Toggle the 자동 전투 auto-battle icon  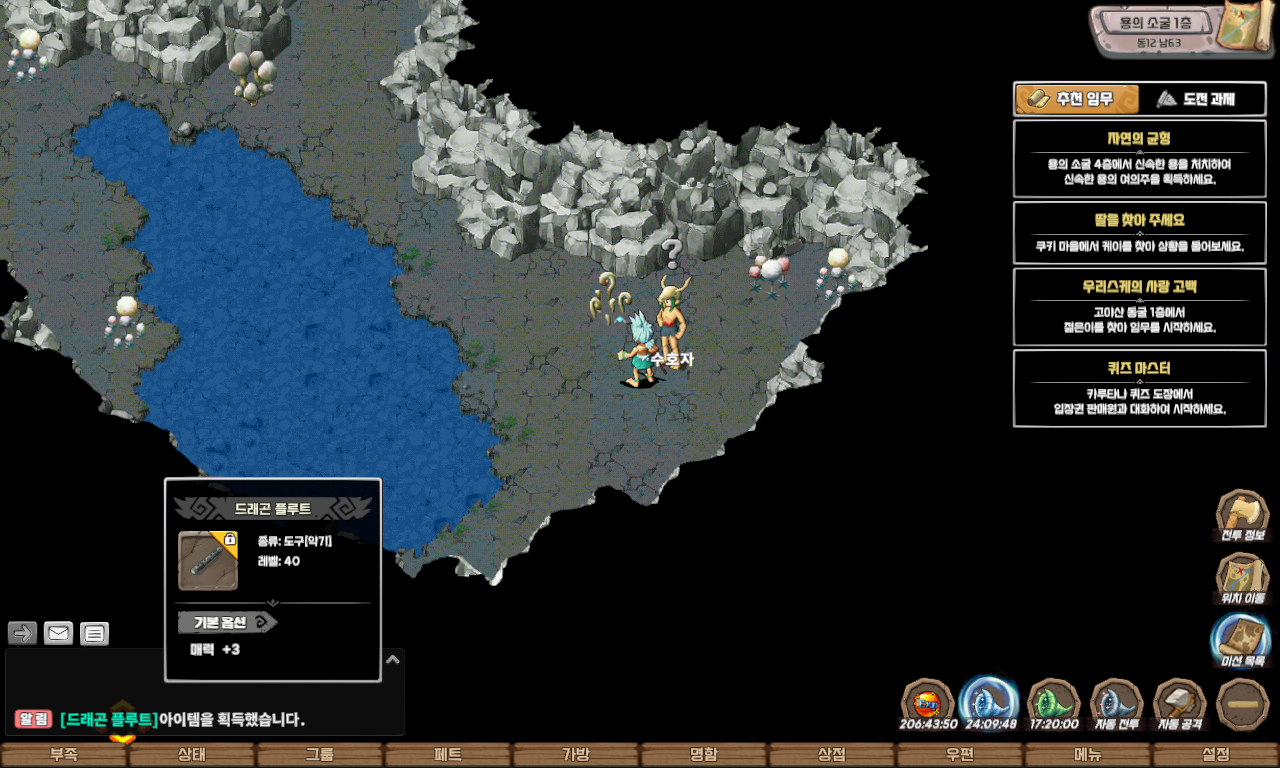click(1116, 702)
